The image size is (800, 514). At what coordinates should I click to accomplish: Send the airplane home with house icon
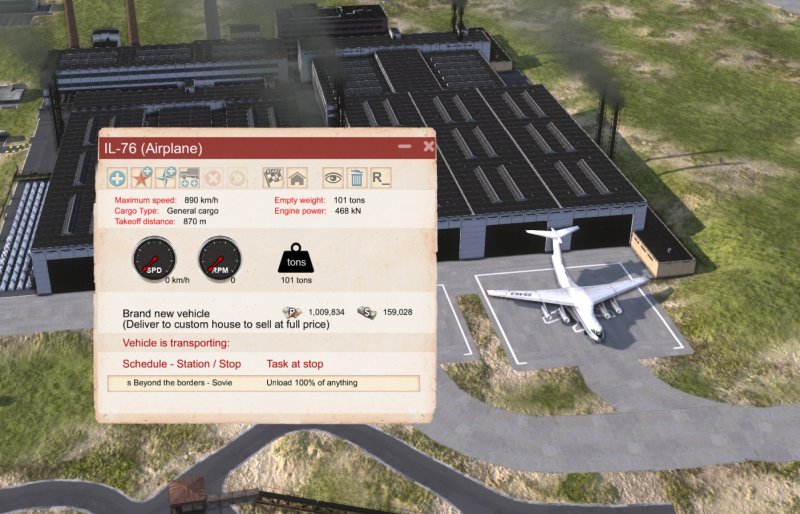click(x=296, y=179)
